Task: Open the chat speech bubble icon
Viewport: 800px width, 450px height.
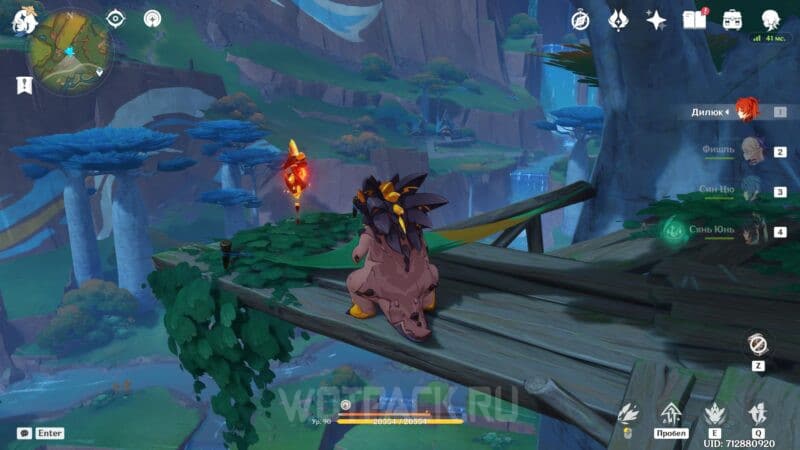Action: [x=24, y=433]
